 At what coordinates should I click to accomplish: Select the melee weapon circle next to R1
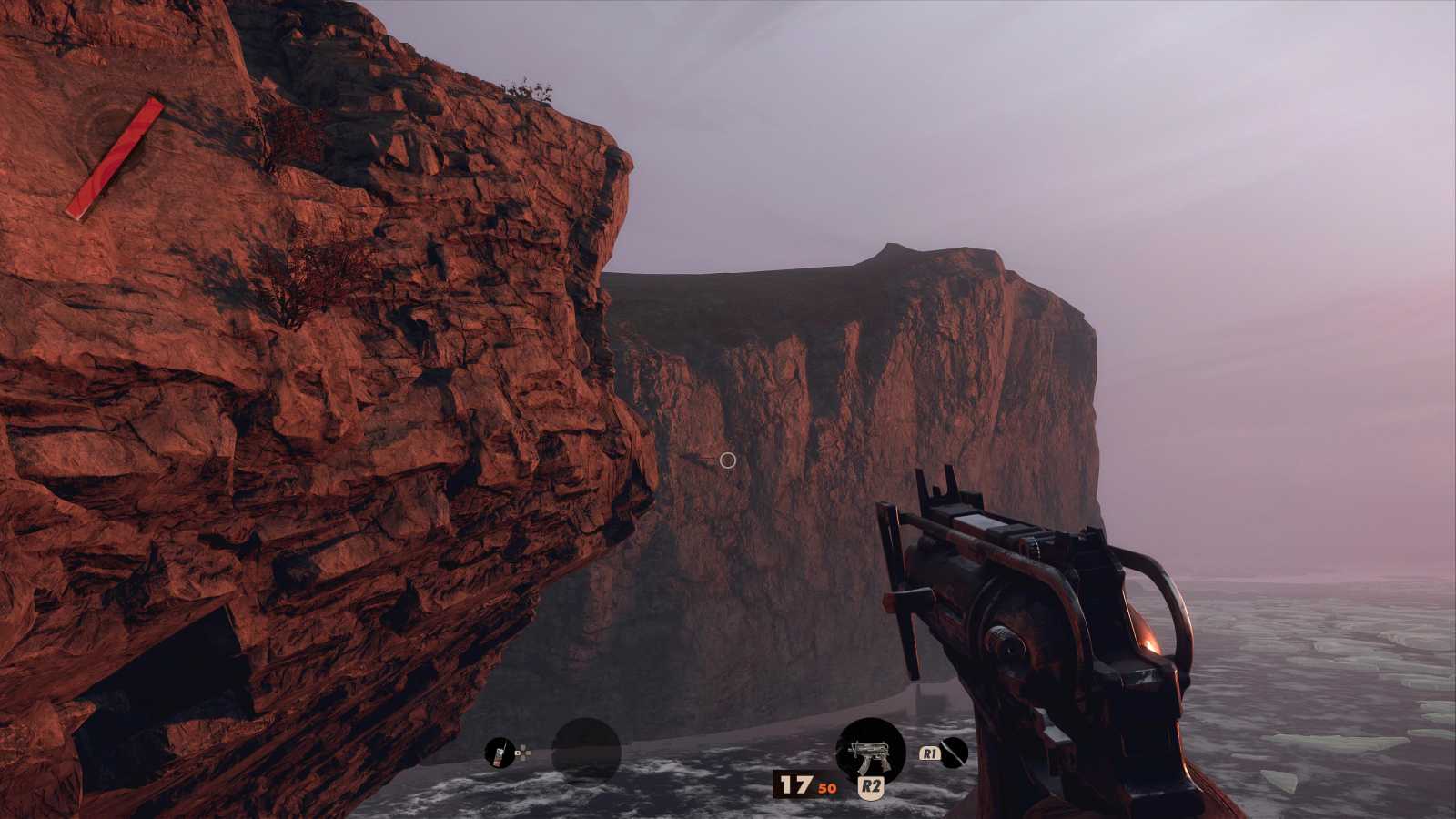click(x=954, y=753)
